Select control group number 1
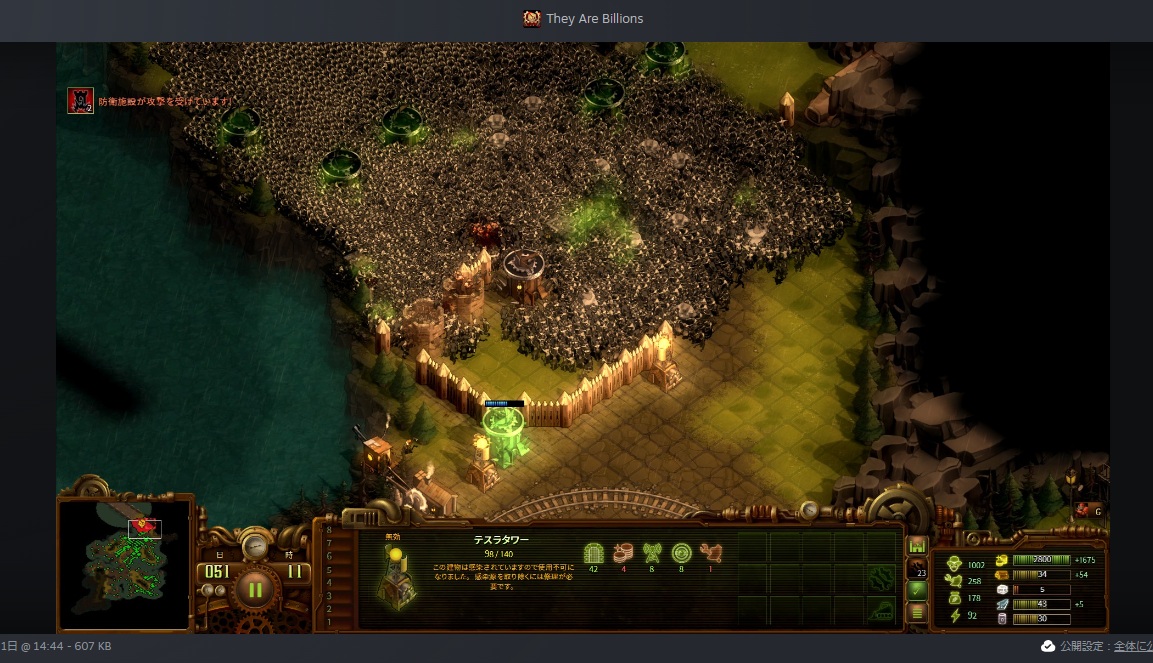Viewport: 1153px width, 663px height. (329, 621)
